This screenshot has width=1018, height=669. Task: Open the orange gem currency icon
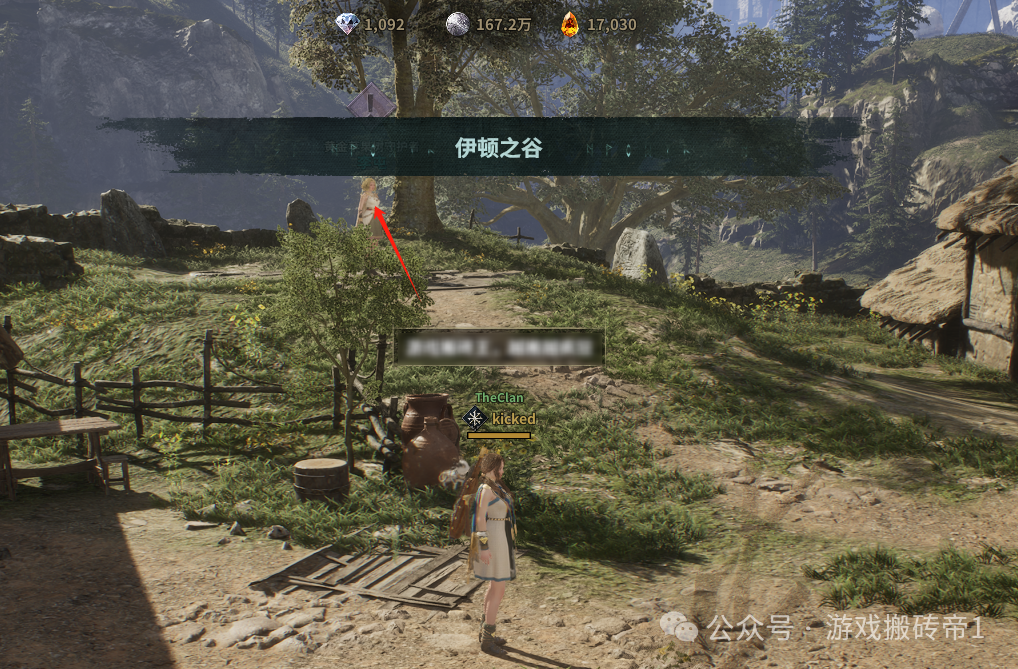(569, 23)
